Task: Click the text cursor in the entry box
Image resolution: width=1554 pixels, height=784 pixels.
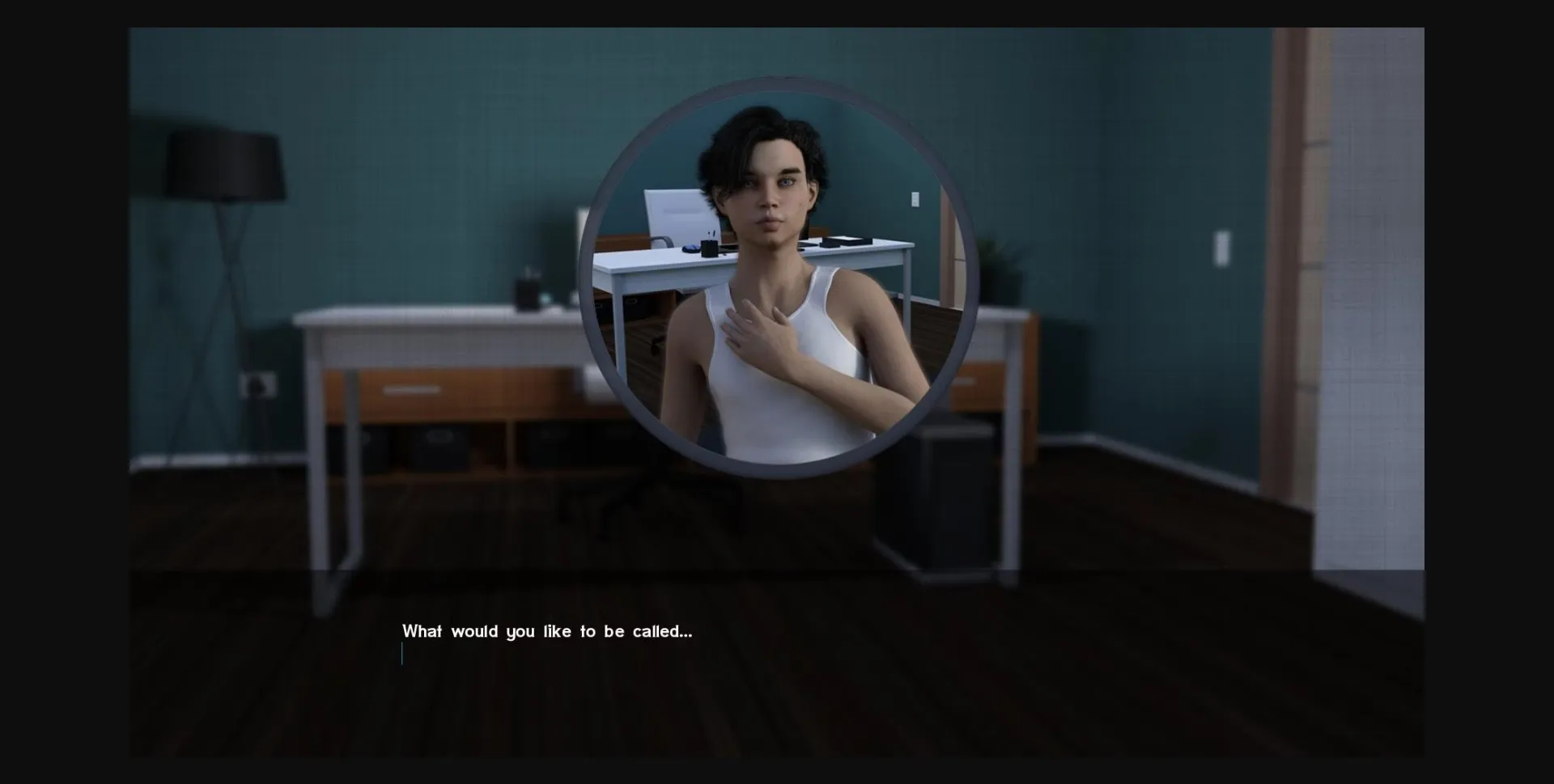Action: pos(402,655)
